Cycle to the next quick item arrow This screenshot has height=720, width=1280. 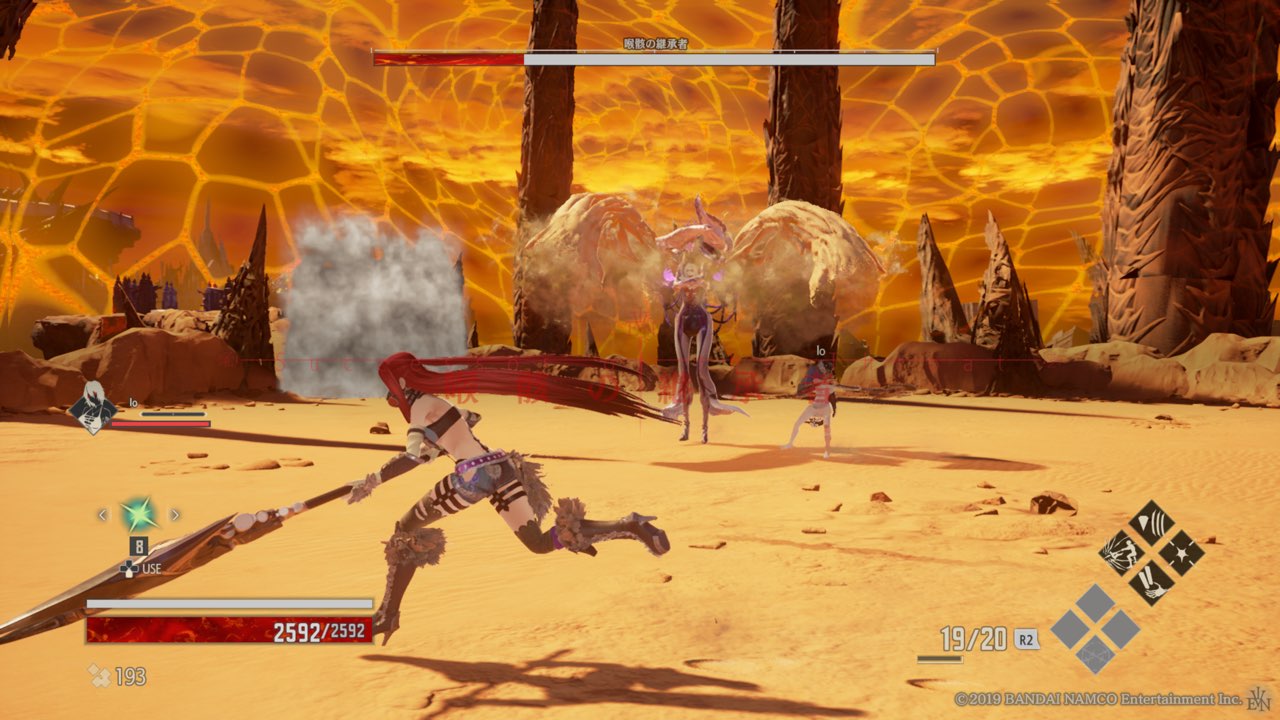coord(175,515)
